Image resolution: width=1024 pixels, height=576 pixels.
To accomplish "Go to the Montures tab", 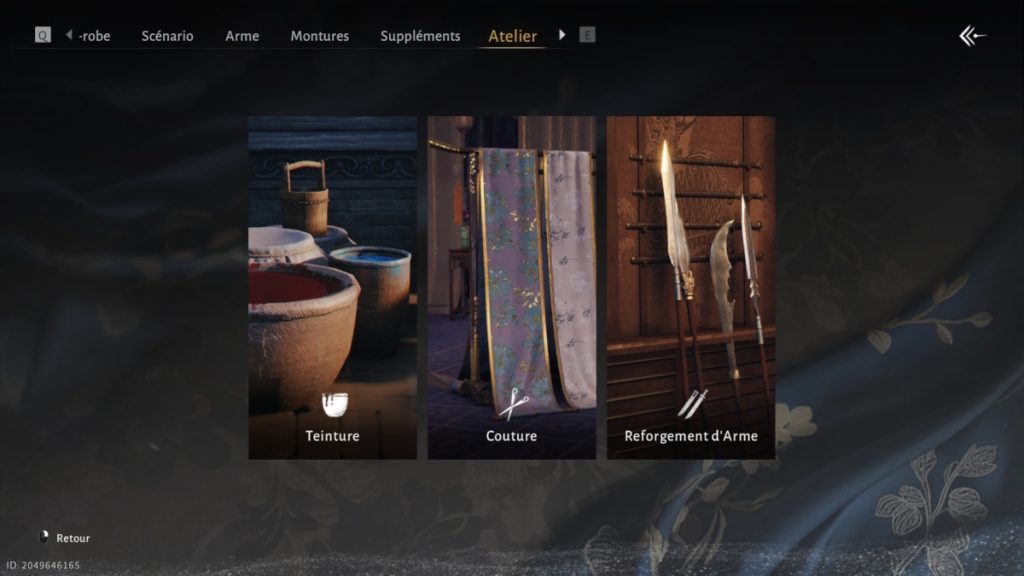I will click(319, 36).
